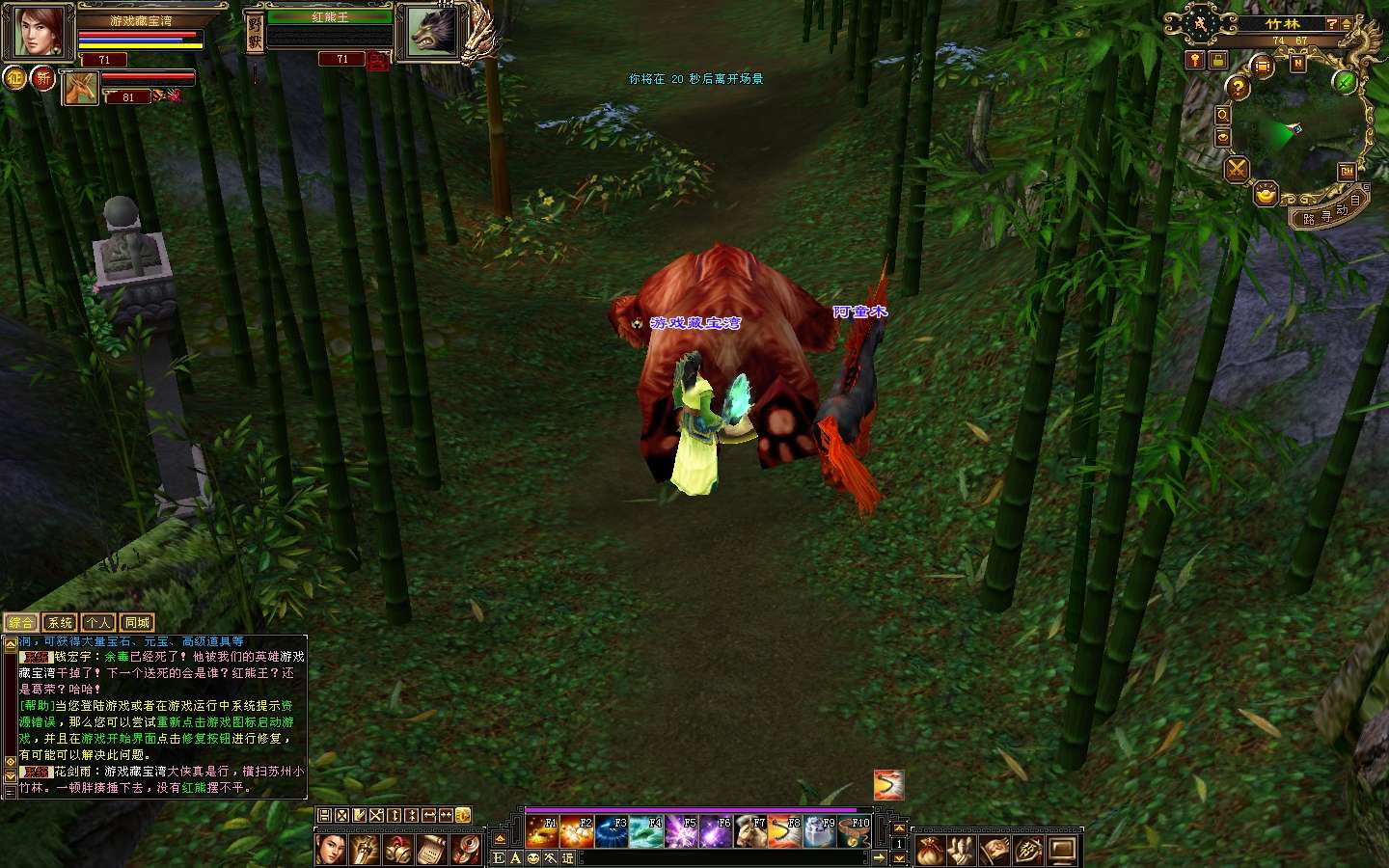Click the monitor icon in bottom menu

(1062, 851)
